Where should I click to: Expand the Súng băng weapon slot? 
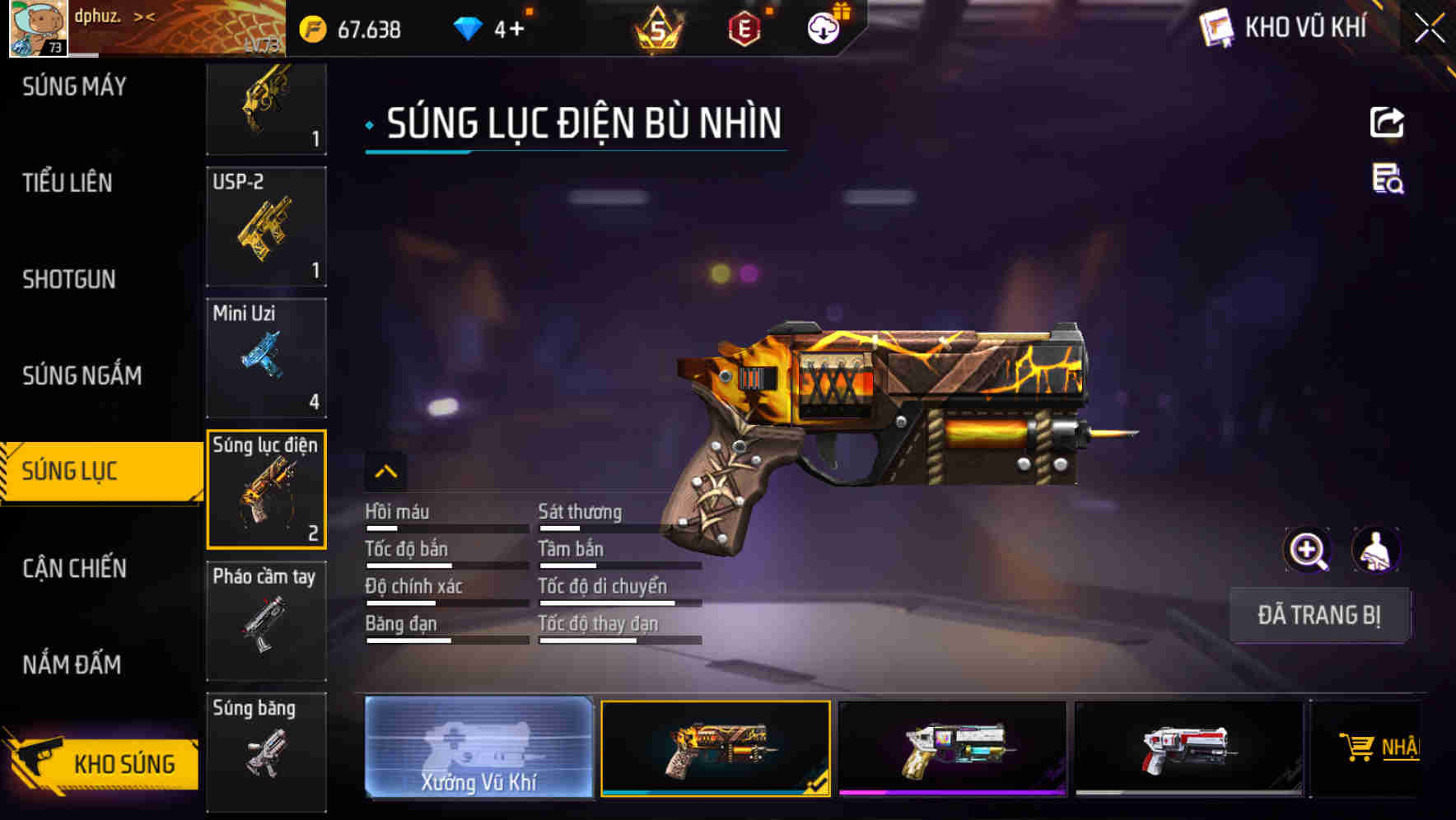[265, 749]
